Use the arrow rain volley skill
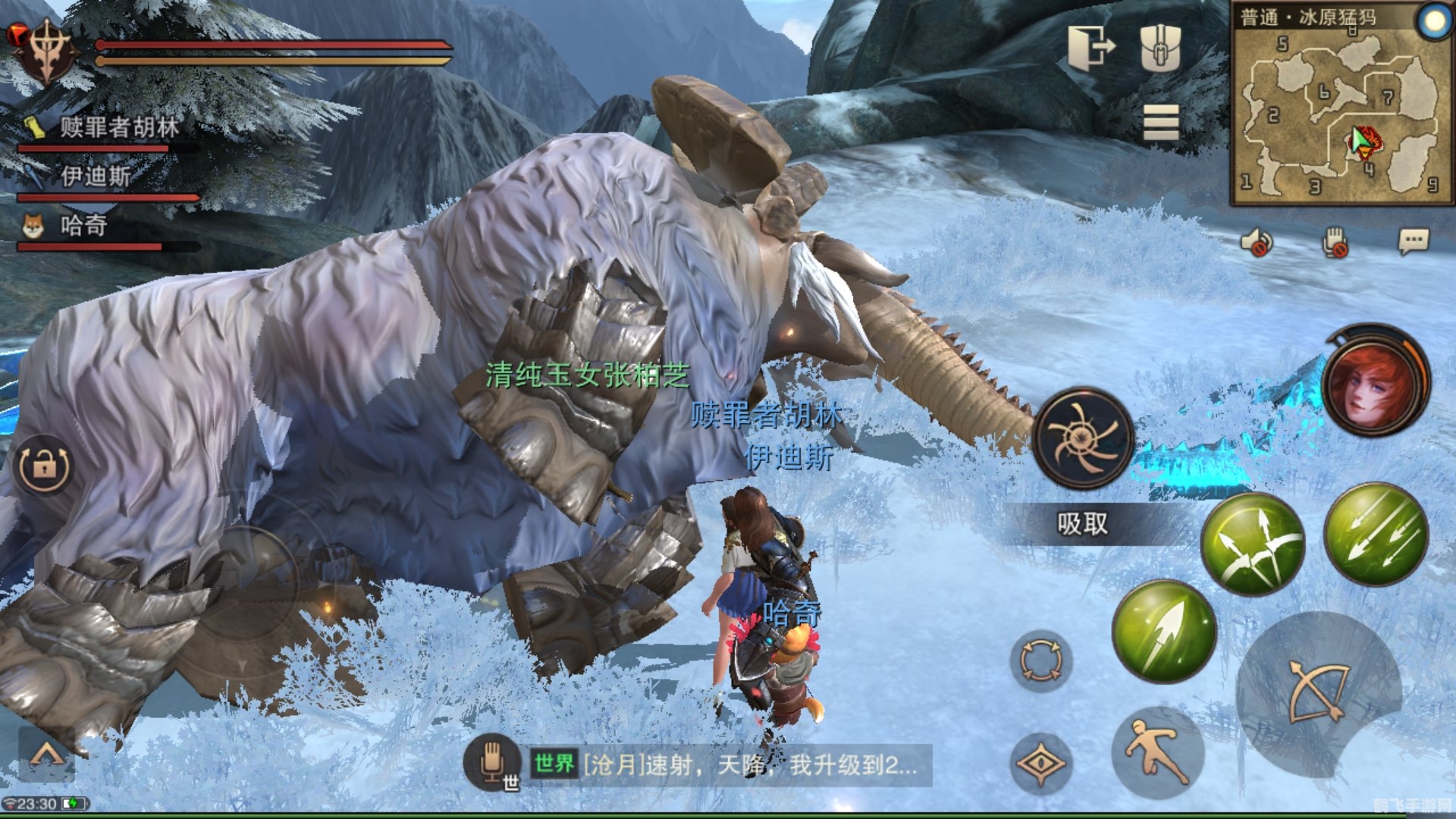This screenshot has height=819, width=1456. click(x=1376, y=535)
